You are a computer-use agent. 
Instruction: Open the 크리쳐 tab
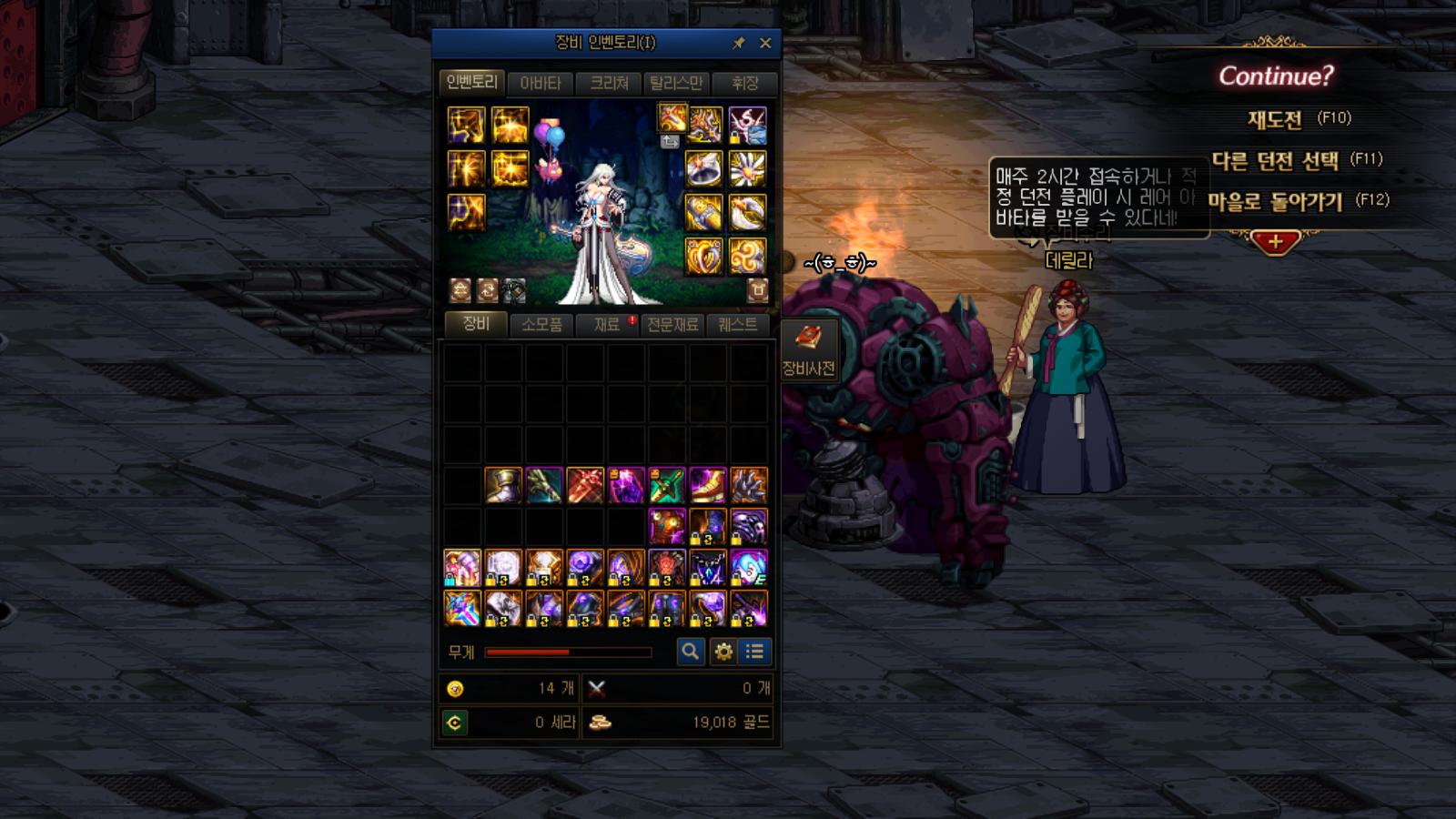click(x=609, y=84)
